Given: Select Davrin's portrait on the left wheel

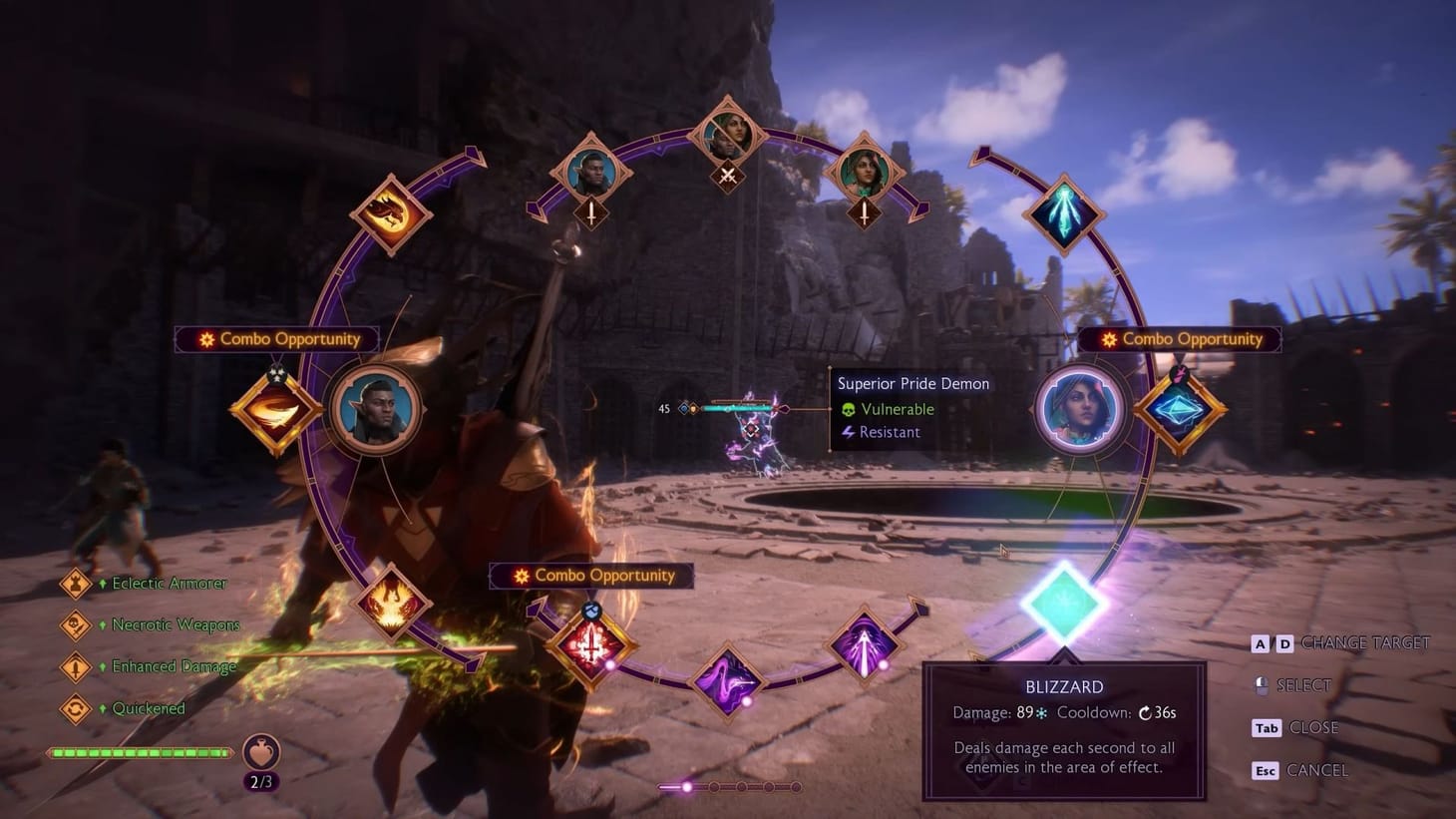Looking at the screenshot, I should pos(375,409).
